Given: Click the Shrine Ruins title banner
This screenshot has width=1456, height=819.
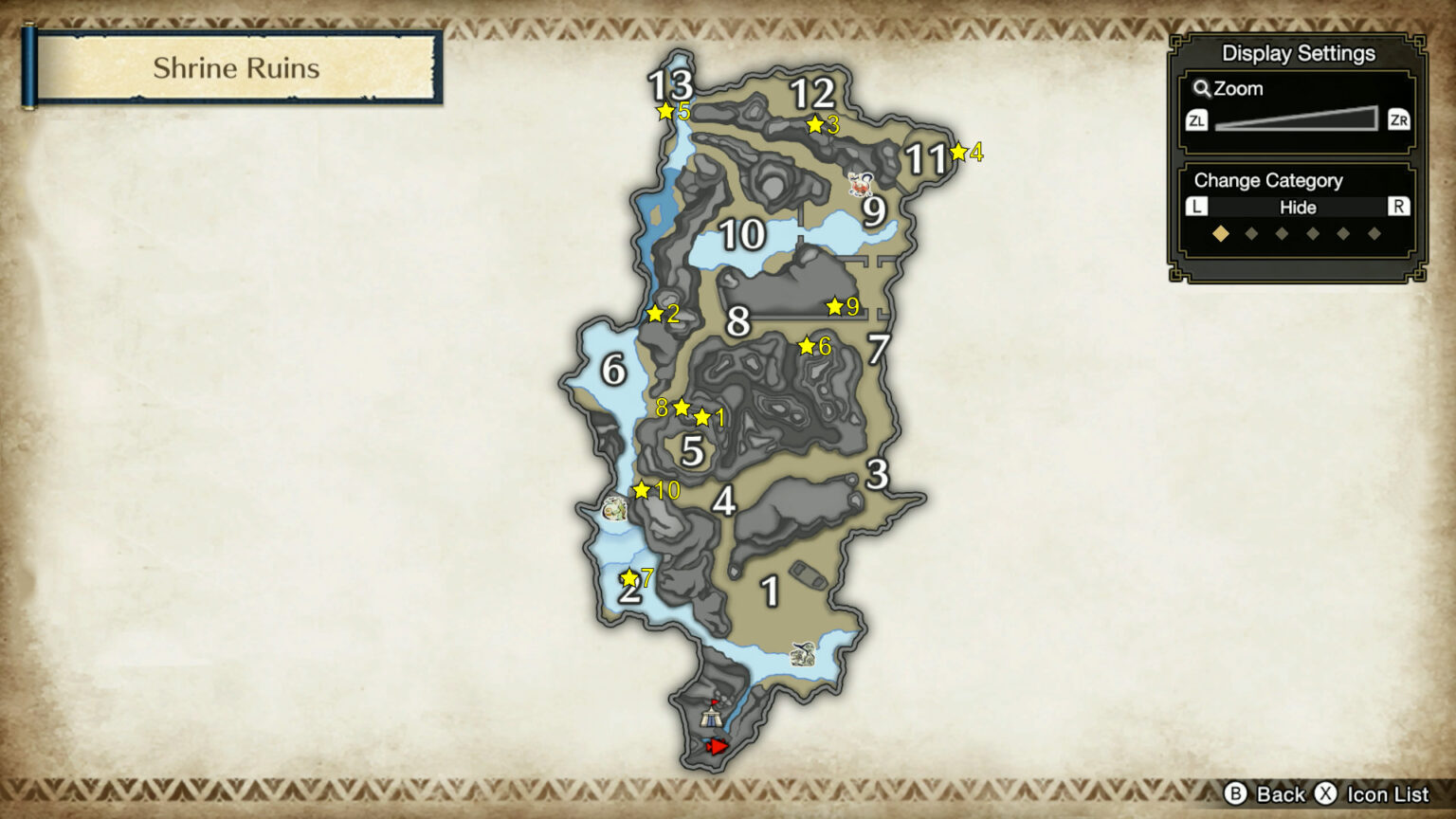Looking at the screenshot, I should (x=236, y=67).
